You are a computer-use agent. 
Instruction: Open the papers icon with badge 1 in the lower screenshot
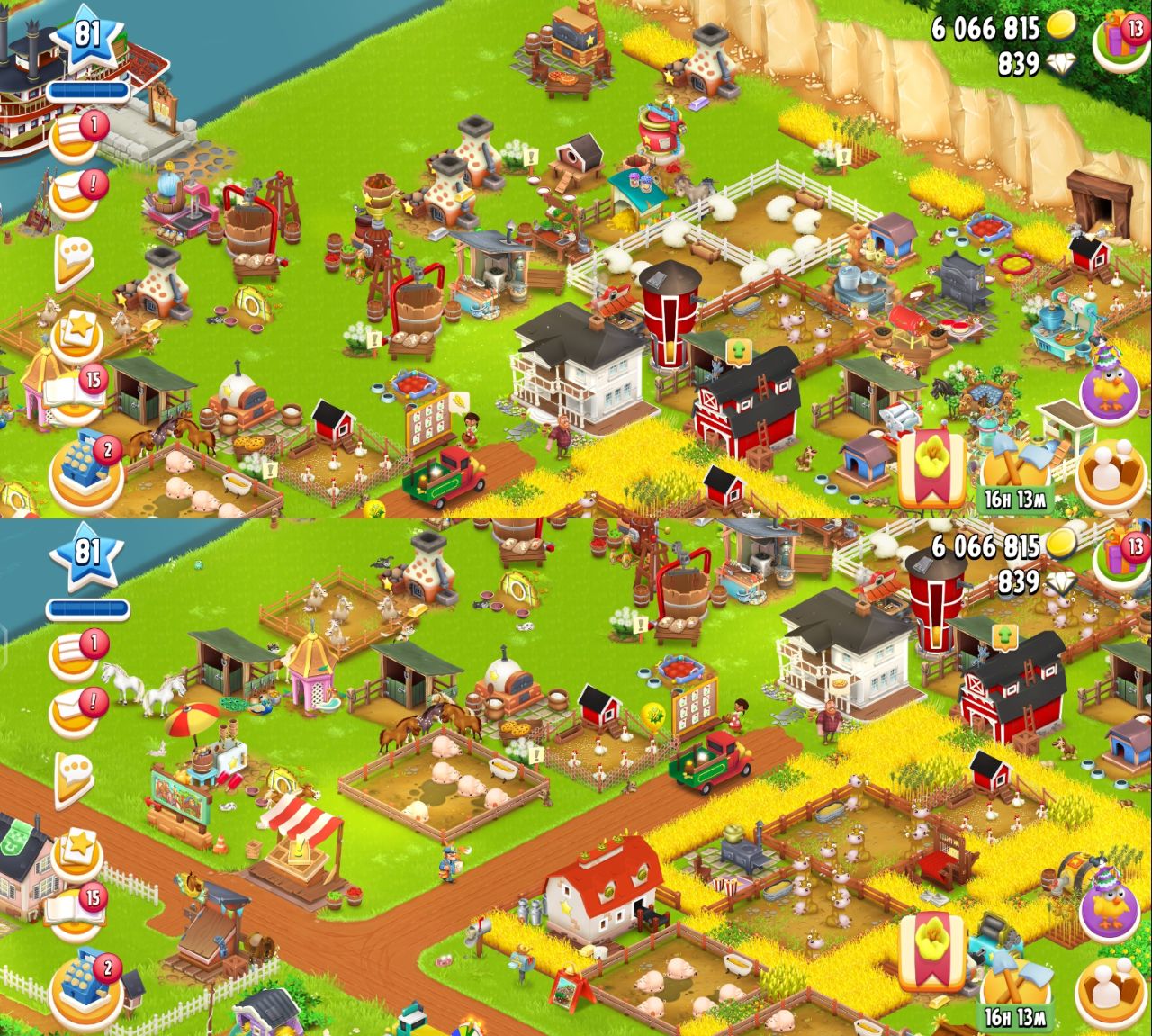point(76,656)
